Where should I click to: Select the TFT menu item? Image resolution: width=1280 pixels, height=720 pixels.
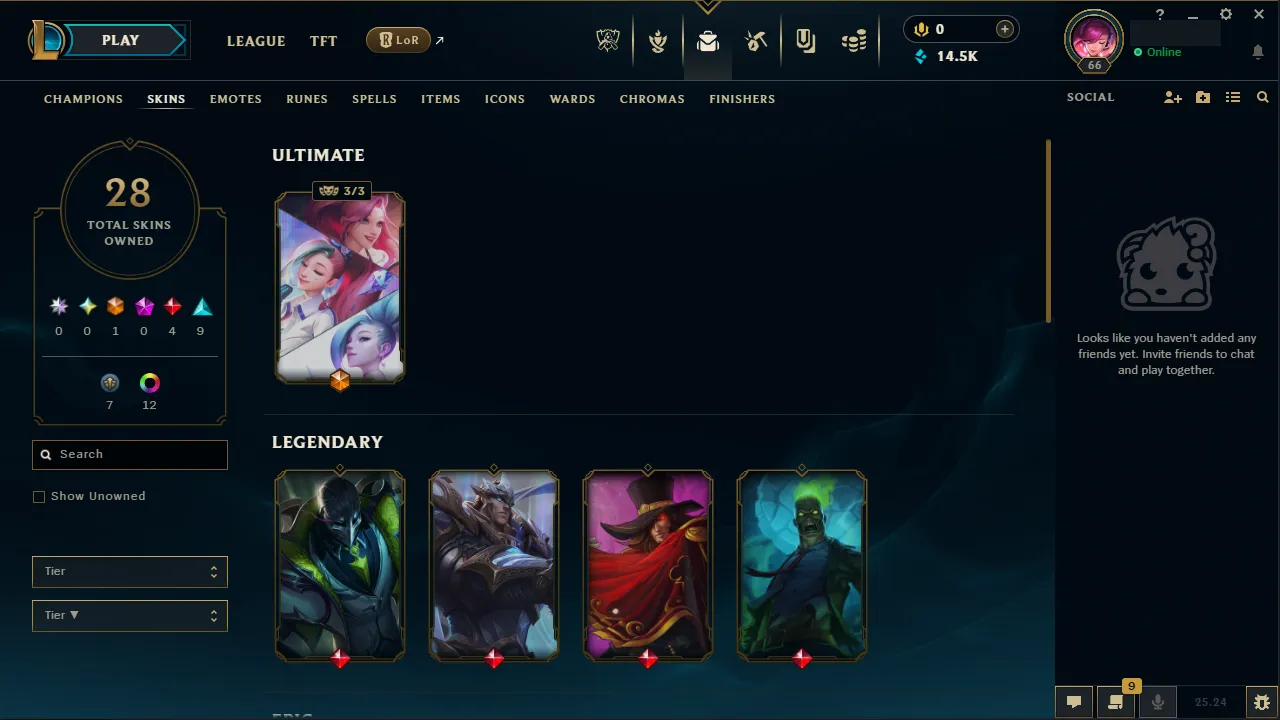(323, 41)
